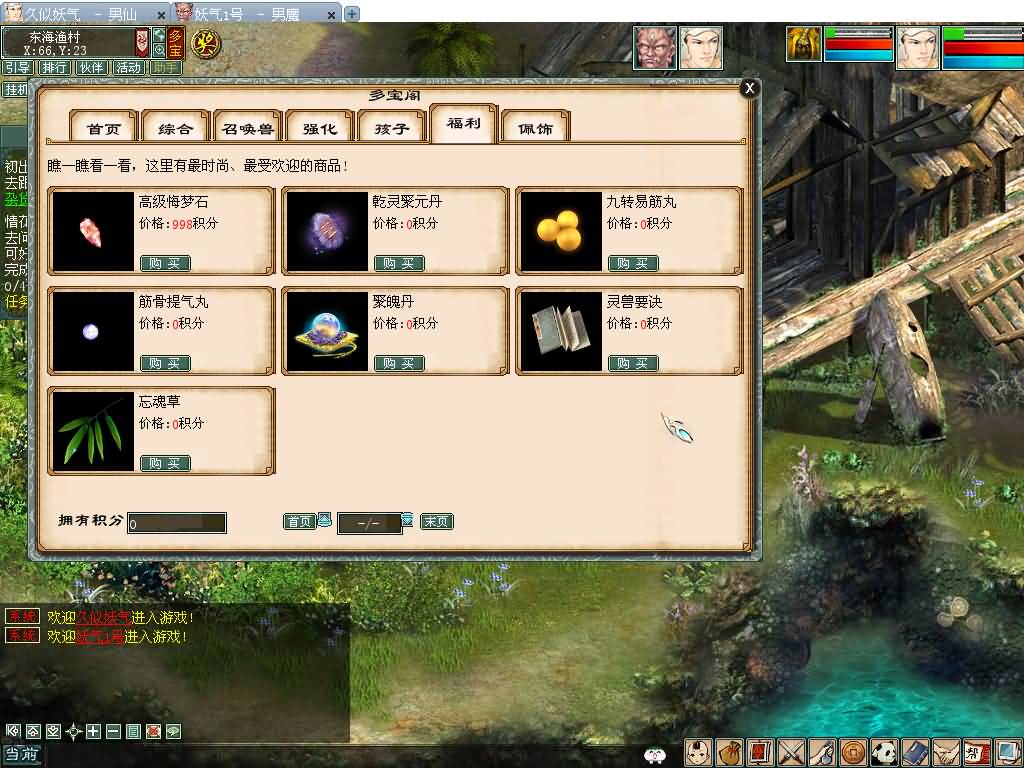This screenshot has width=1024, height=768.
Task: Open the 佩饰 tab
Action: pos(535,129)
